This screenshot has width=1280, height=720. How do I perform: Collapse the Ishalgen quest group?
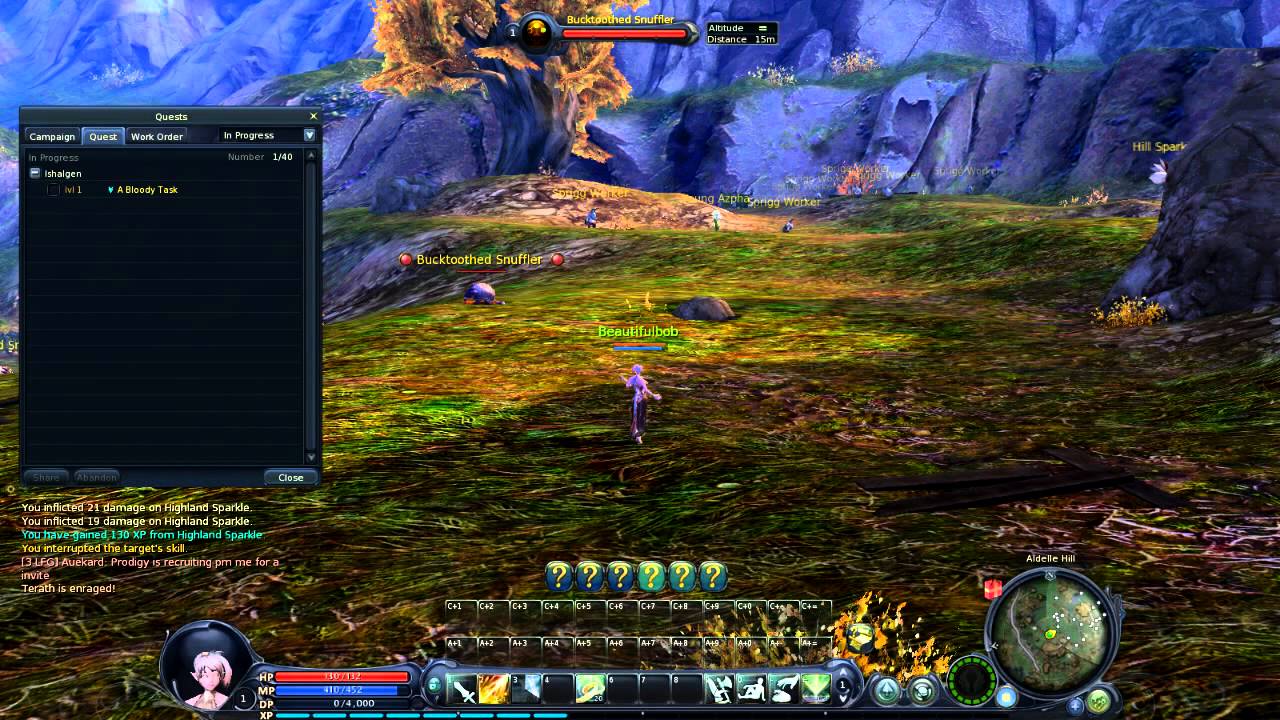(34, 173)
